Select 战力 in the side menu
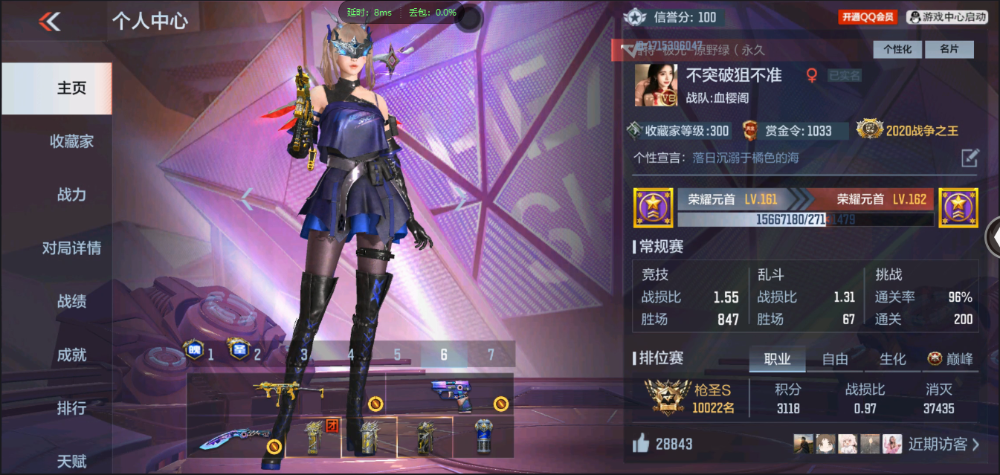The width and height of the screenshot is (1000, 475). (71, 195)
